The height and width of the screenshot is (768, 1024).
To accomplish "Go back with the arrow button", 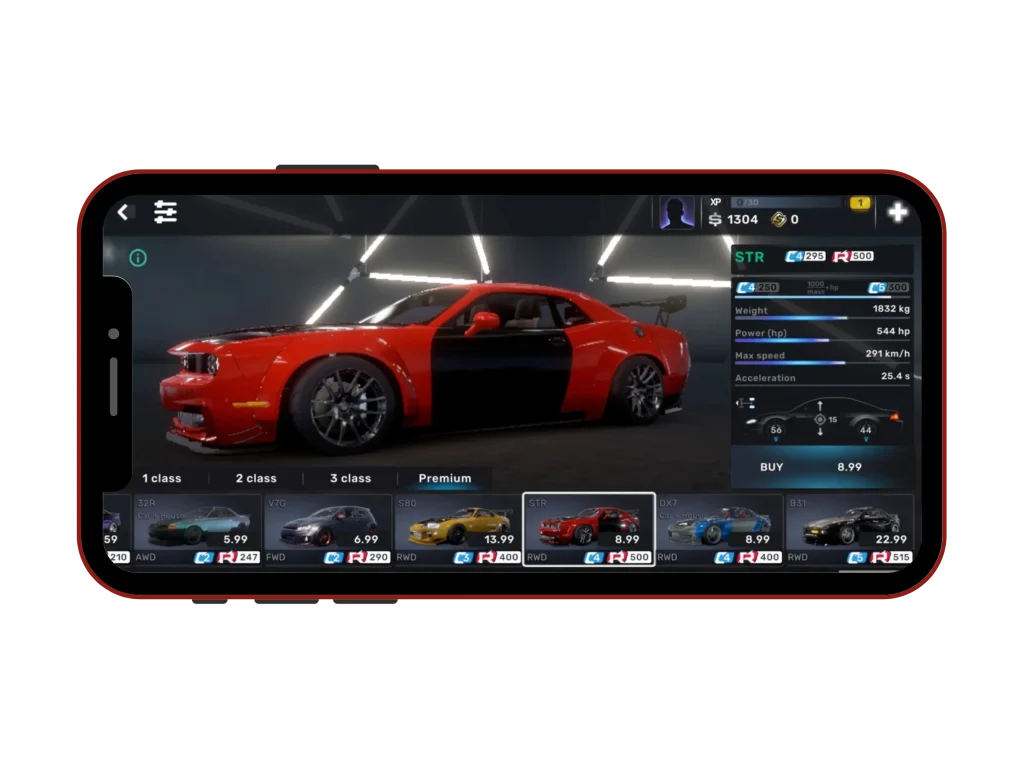I will (123, 212).
